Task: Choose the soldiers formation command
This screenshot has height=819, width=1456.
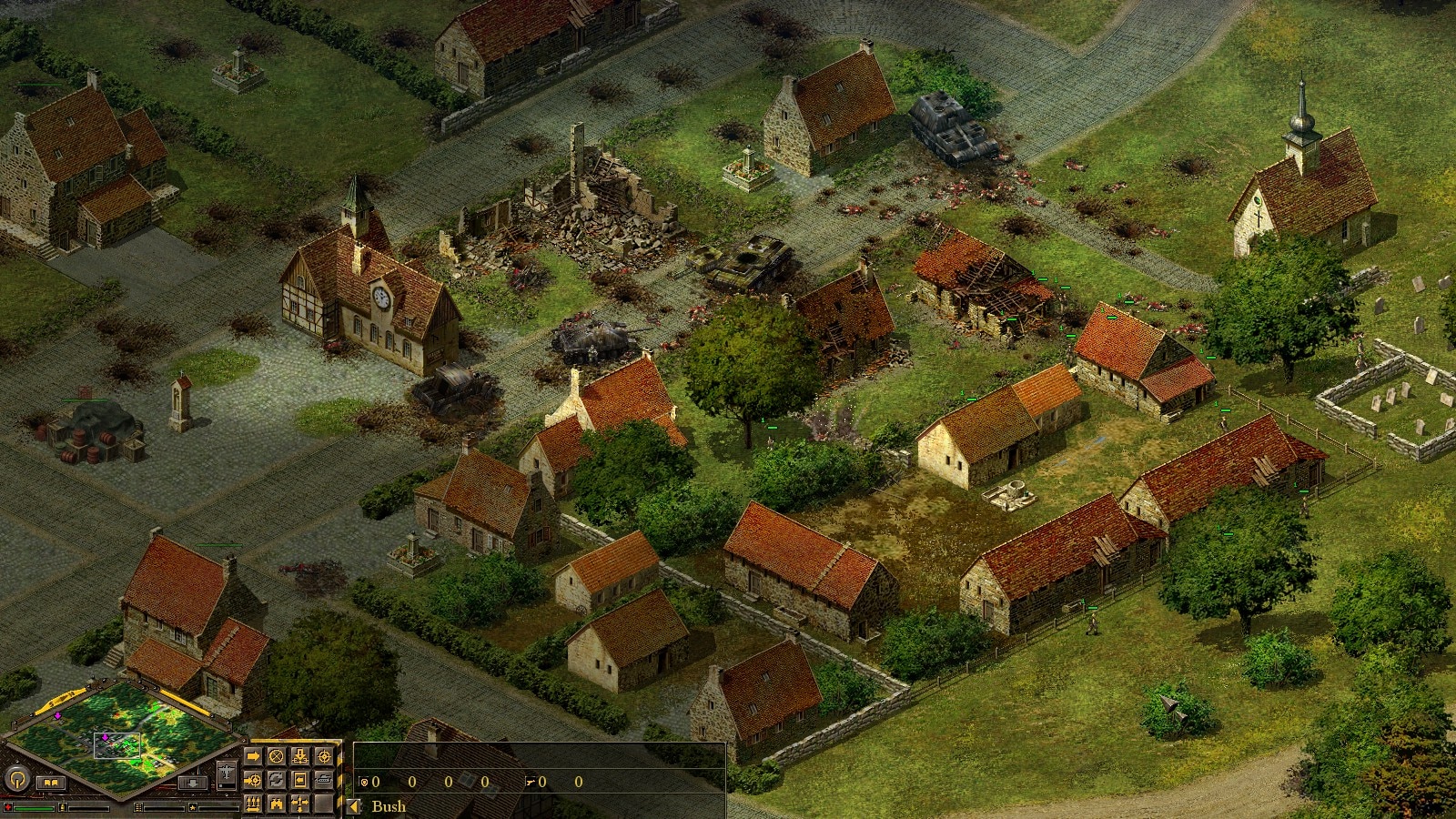Action: (x=253, y=804)
